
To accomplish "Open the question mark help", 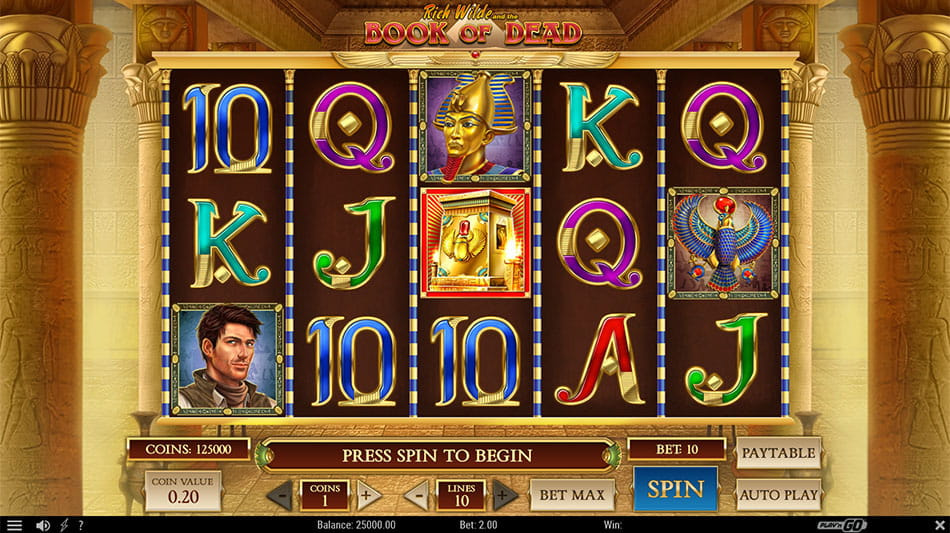I will pyautogui.click(x=80, y=525).
